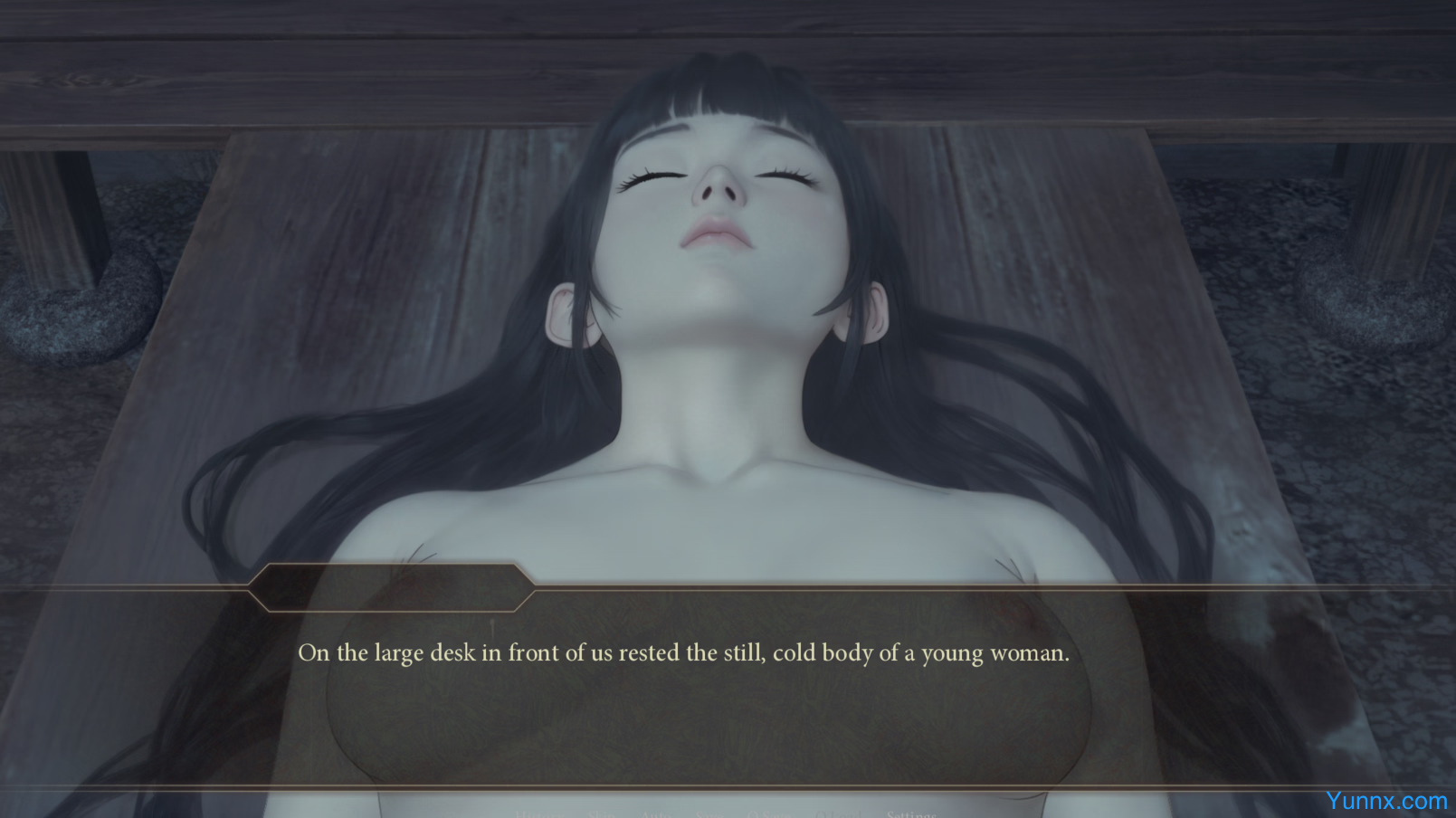The height and width of the screenshot is (818, 1456).
Task: Activate the Skip quick menu option
Action: click(602, 814)
